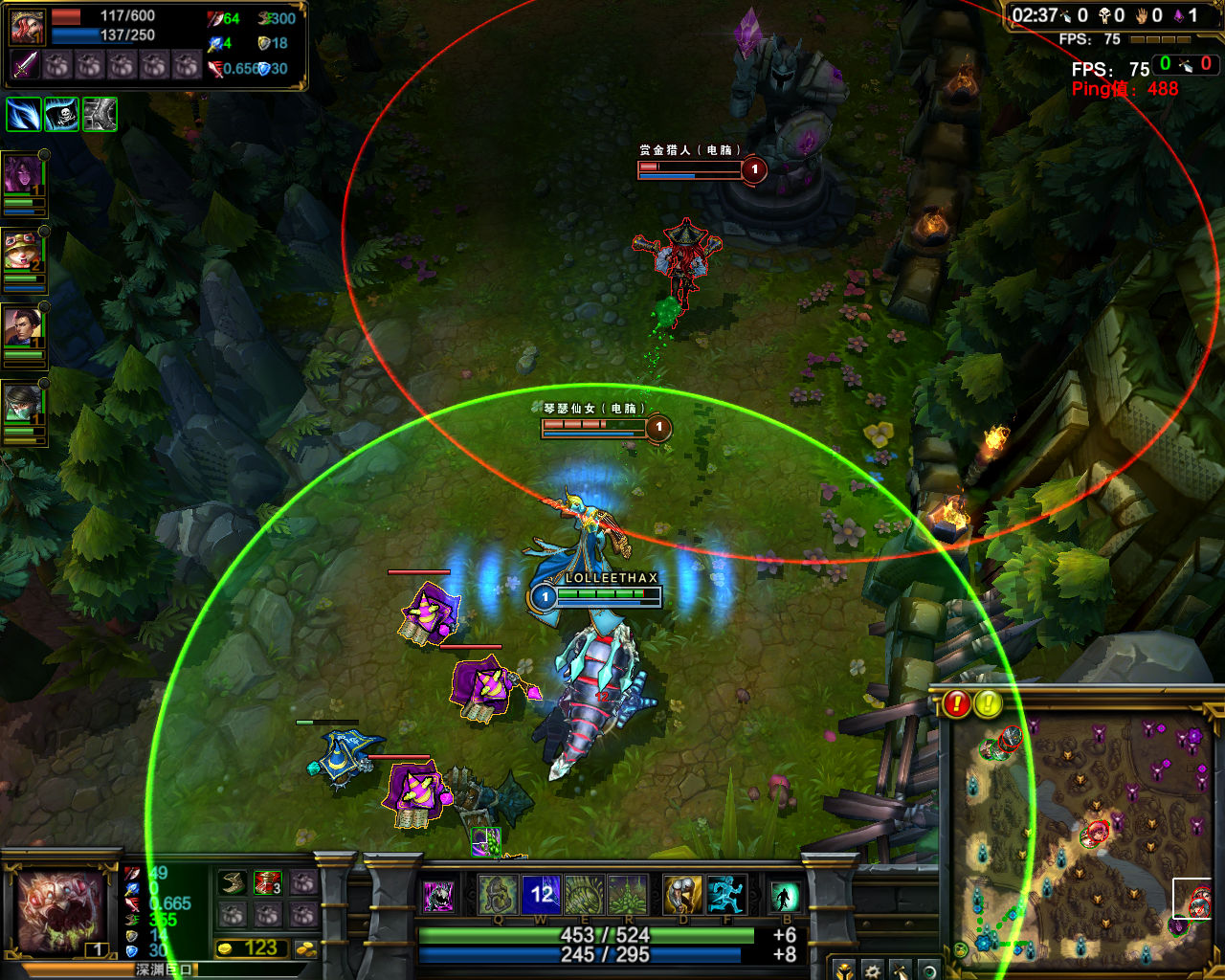Toggle camera lock with the eye icon
The width and height of the screenshot is (1225, 980).
point(930,971)
